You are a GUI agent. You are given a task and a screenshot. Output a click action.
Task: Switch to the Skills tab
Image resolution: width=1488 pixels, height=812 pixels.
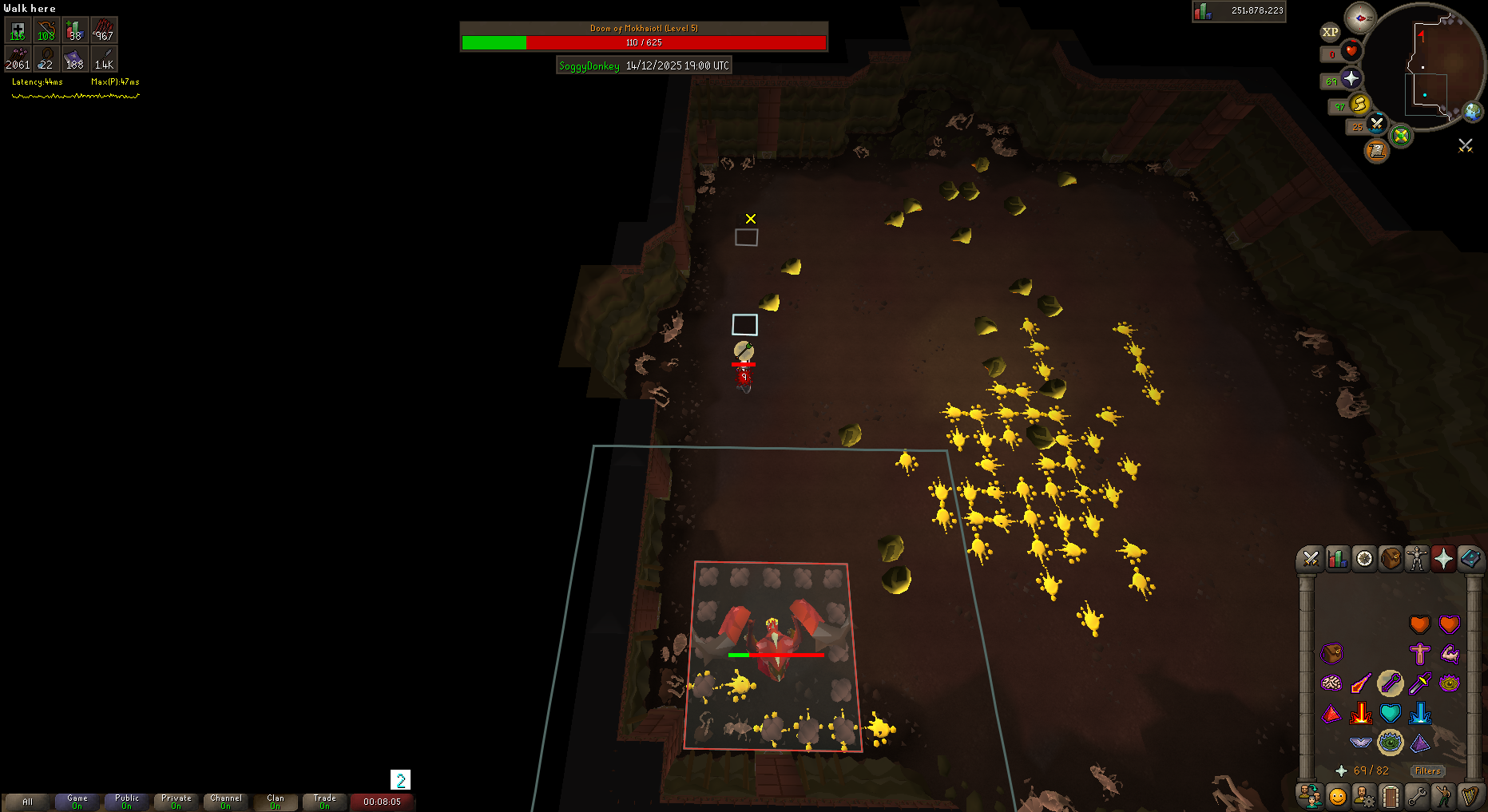[1338, 559]
